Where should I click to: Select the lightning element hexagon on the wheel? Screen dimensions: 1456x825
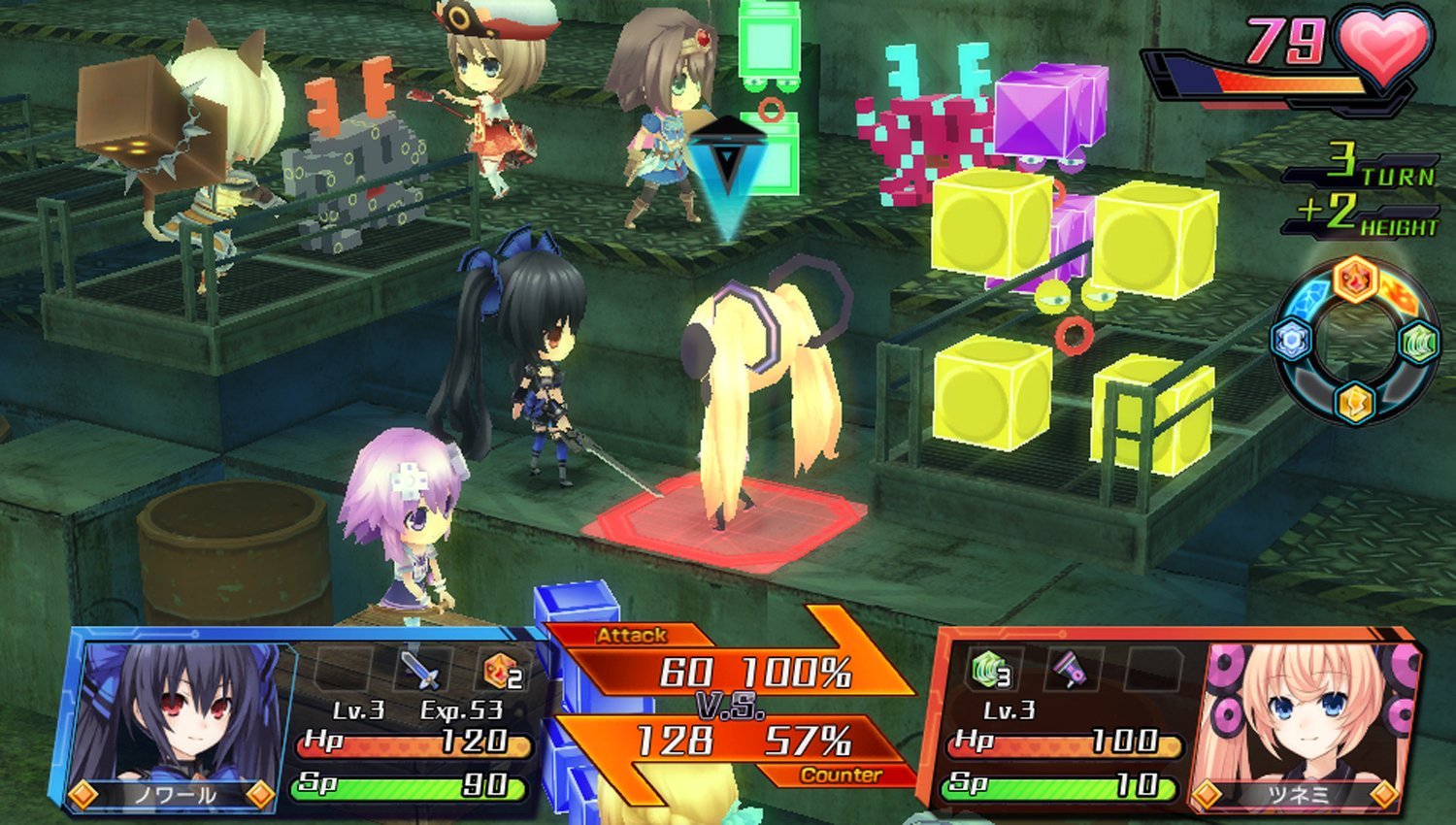coord(1353,404)
